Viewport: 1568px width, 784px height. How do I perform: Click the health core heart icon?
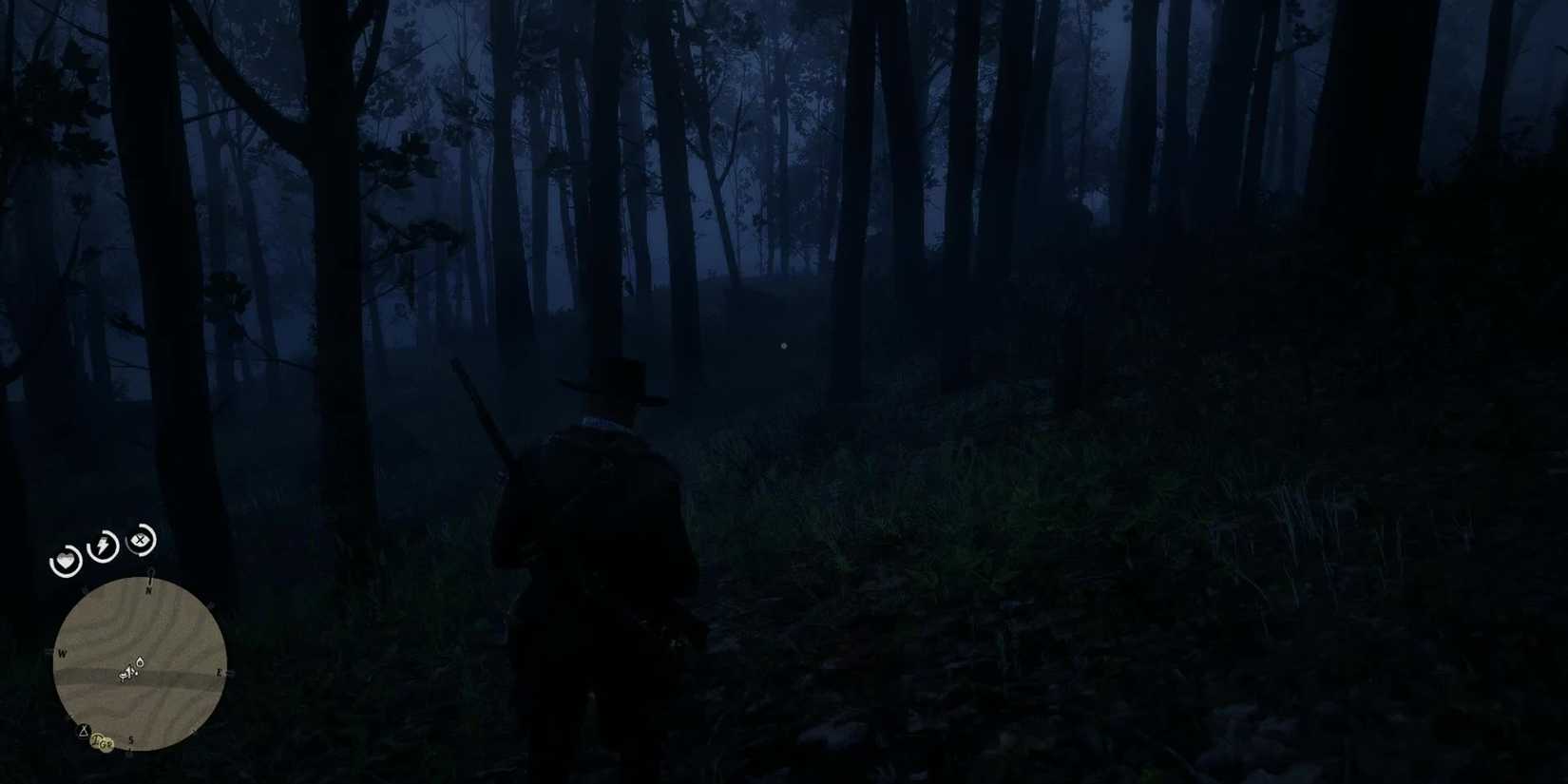point(66,558)
